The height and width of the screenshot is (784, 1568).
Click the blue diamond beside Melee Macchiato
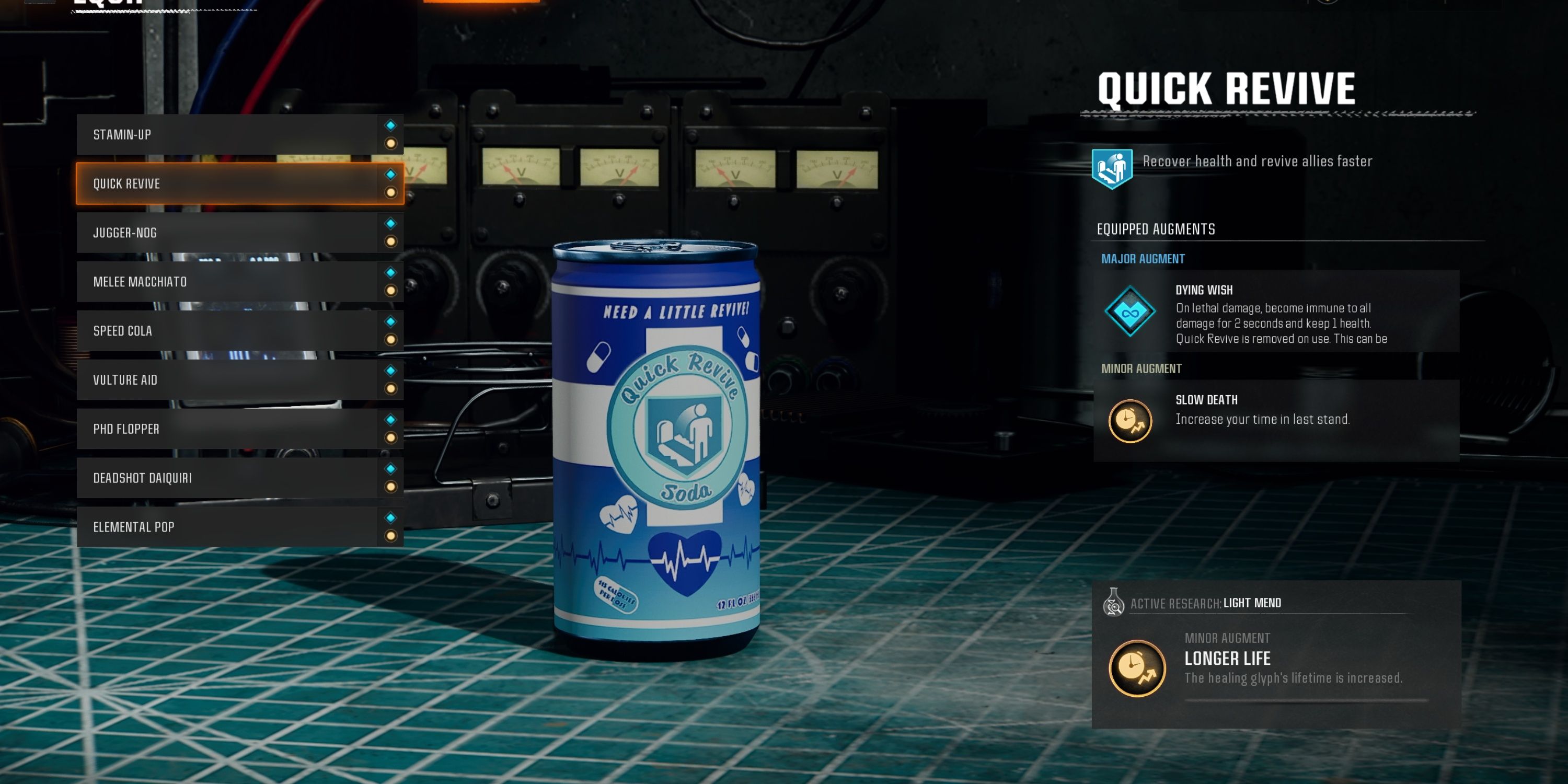click(391, 274)
